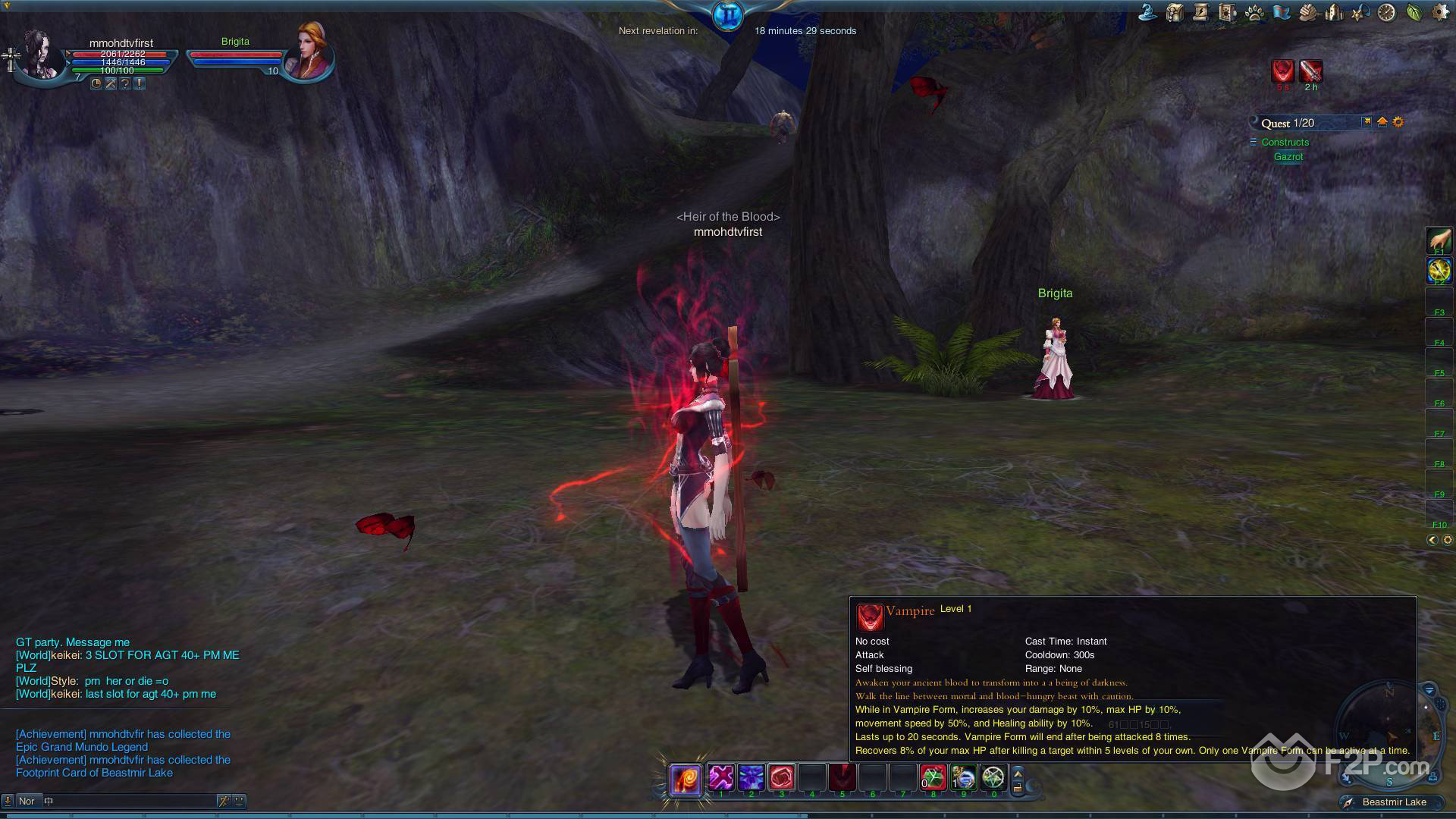Viewport: 1456px width, 819px height.
Task: Use the purple cross skill in slot 1
Action: pyautogui.click(x=720, y=777)
